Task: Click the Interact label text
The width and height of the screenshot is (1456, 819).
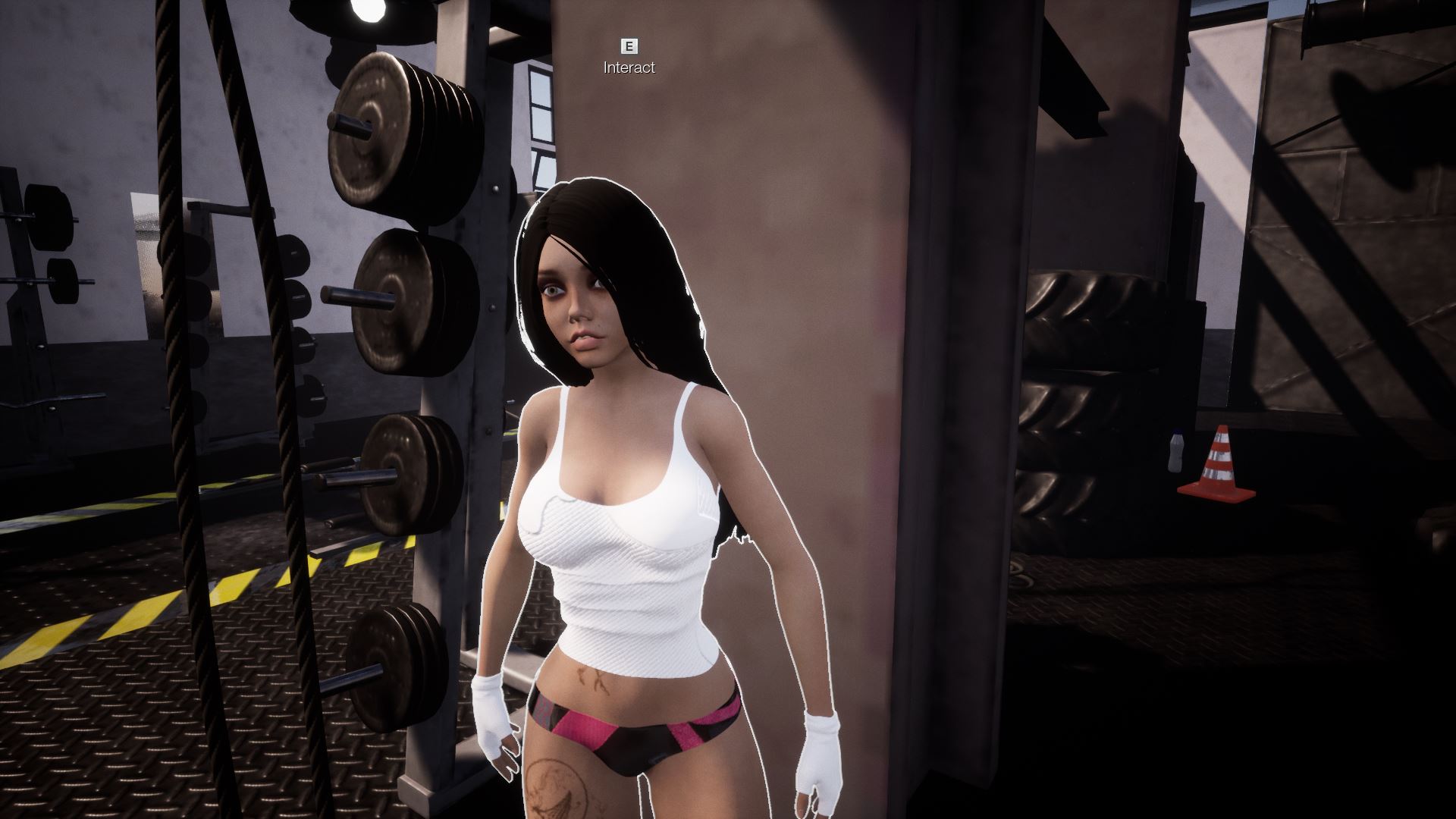Action: 628,68
